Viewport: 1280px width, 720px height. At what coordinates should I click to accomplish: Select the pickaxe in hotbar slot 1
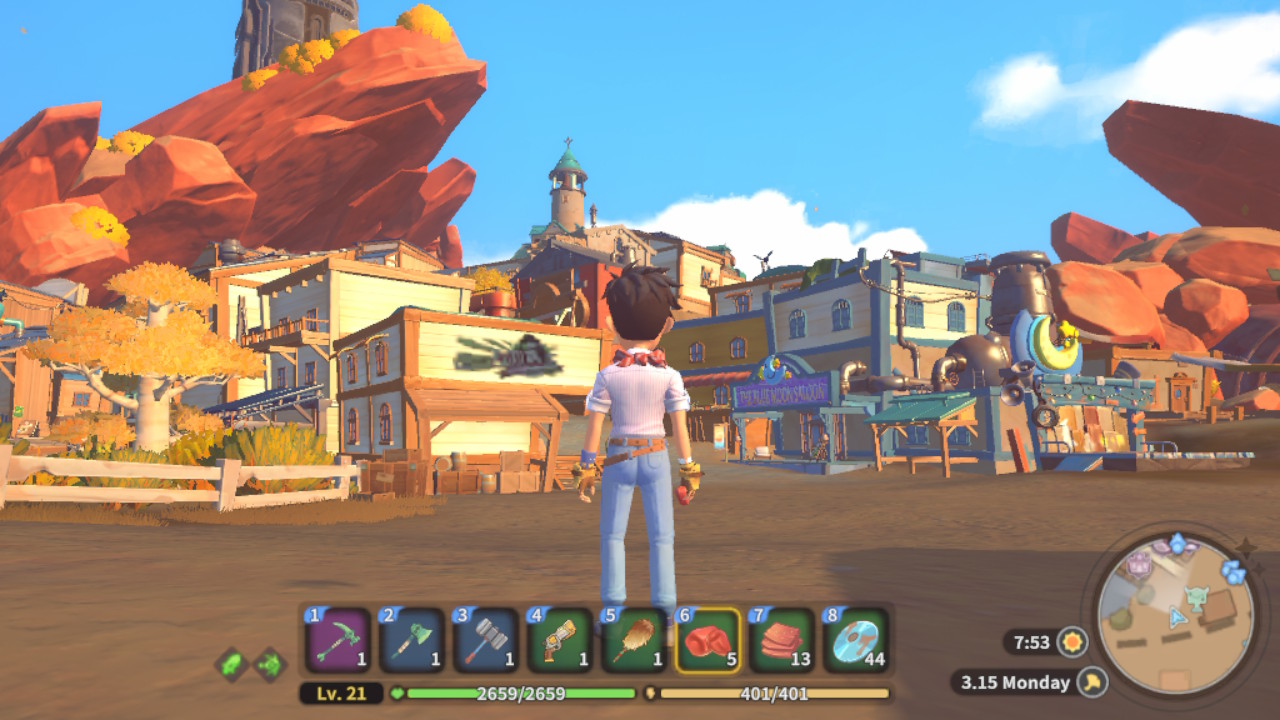[x=339, y=640]
